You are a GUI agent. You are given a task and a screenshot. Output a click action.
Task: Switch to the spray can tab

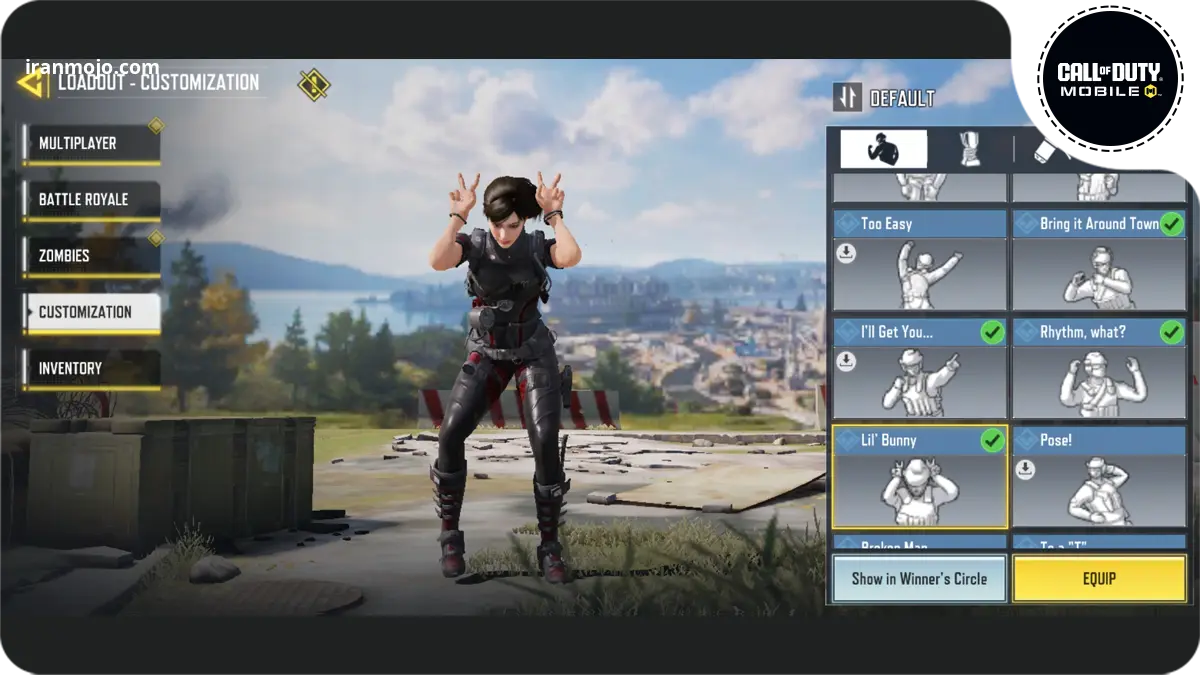pos(1048,150)
